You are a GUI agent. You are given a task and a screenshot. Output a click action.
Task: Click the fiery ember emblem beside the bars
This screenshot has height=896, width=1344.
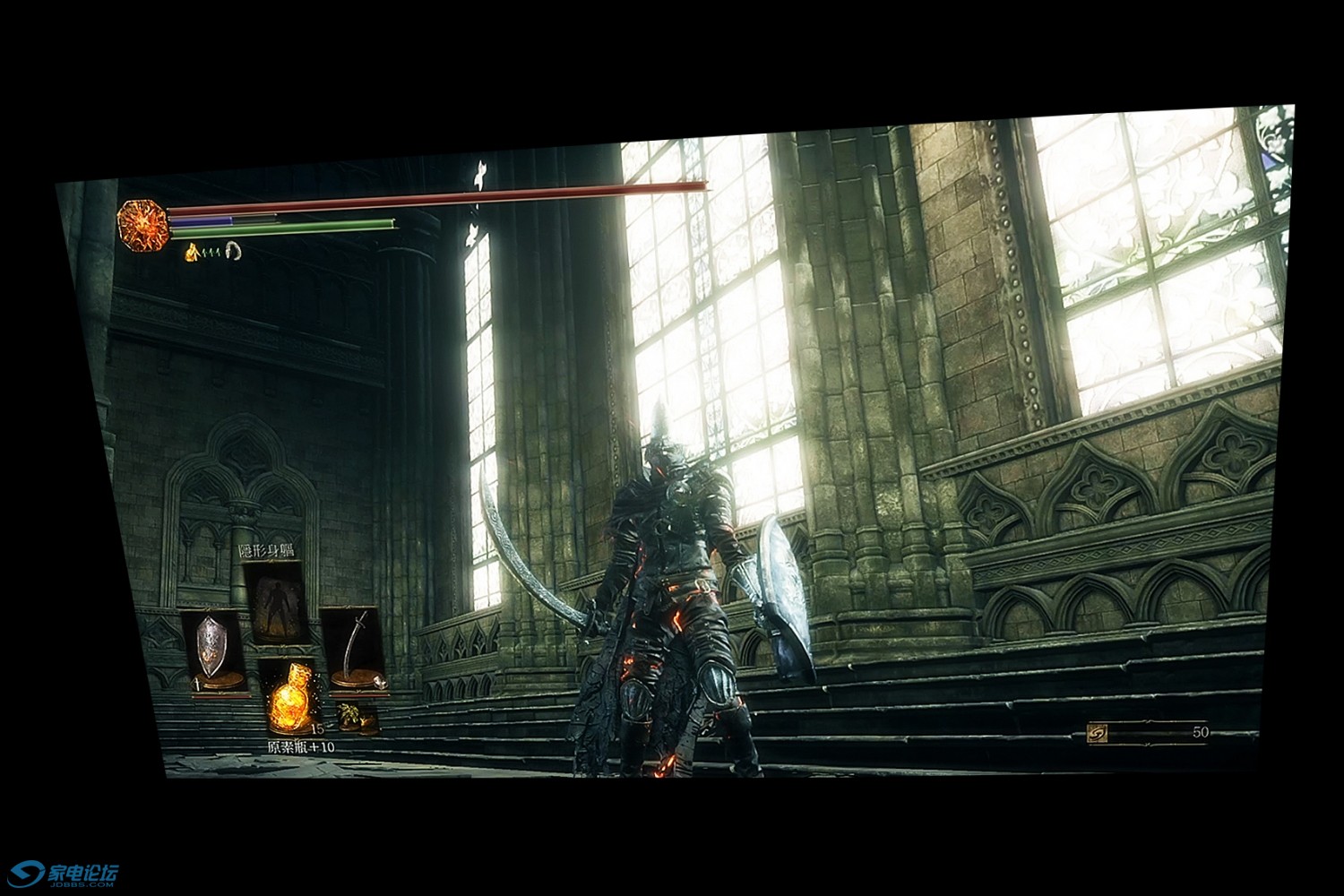[143, 225]
